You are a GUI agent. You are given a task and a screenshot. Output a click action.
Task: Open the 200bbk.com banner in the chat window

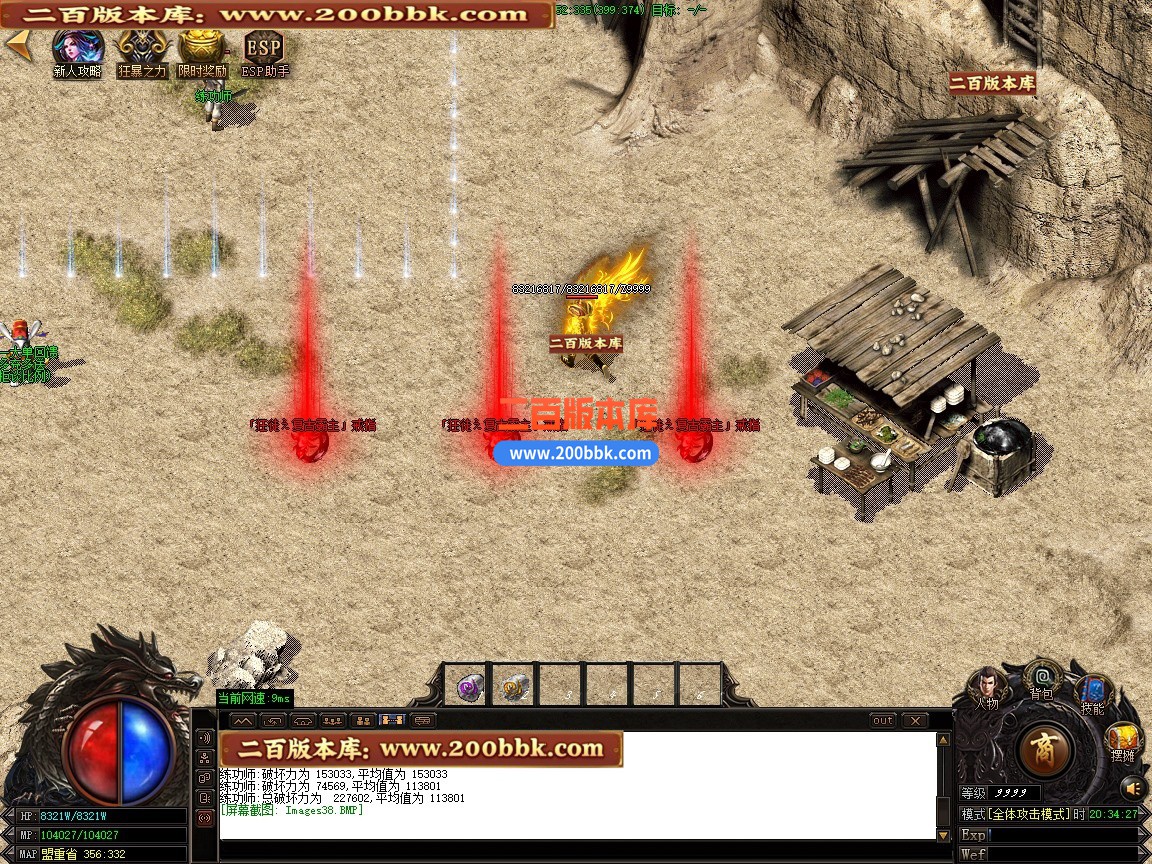click(x=421, y=749)
